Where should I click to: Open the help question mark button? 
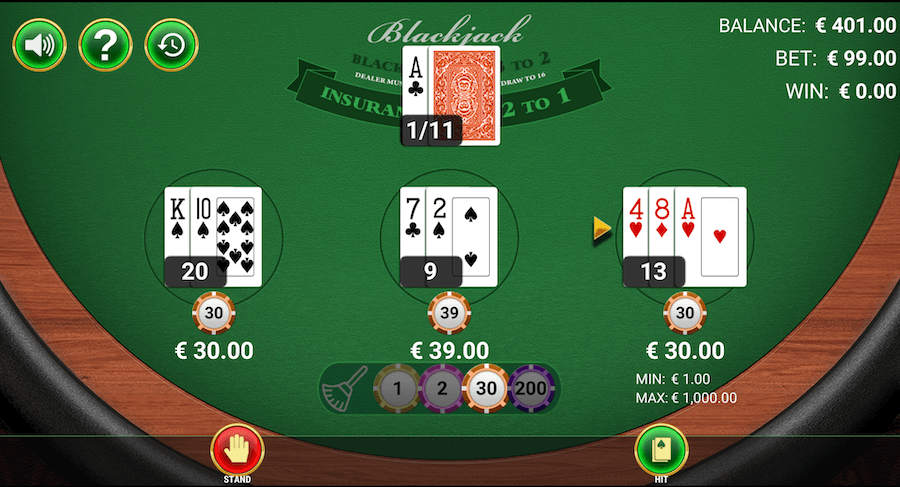105,45
